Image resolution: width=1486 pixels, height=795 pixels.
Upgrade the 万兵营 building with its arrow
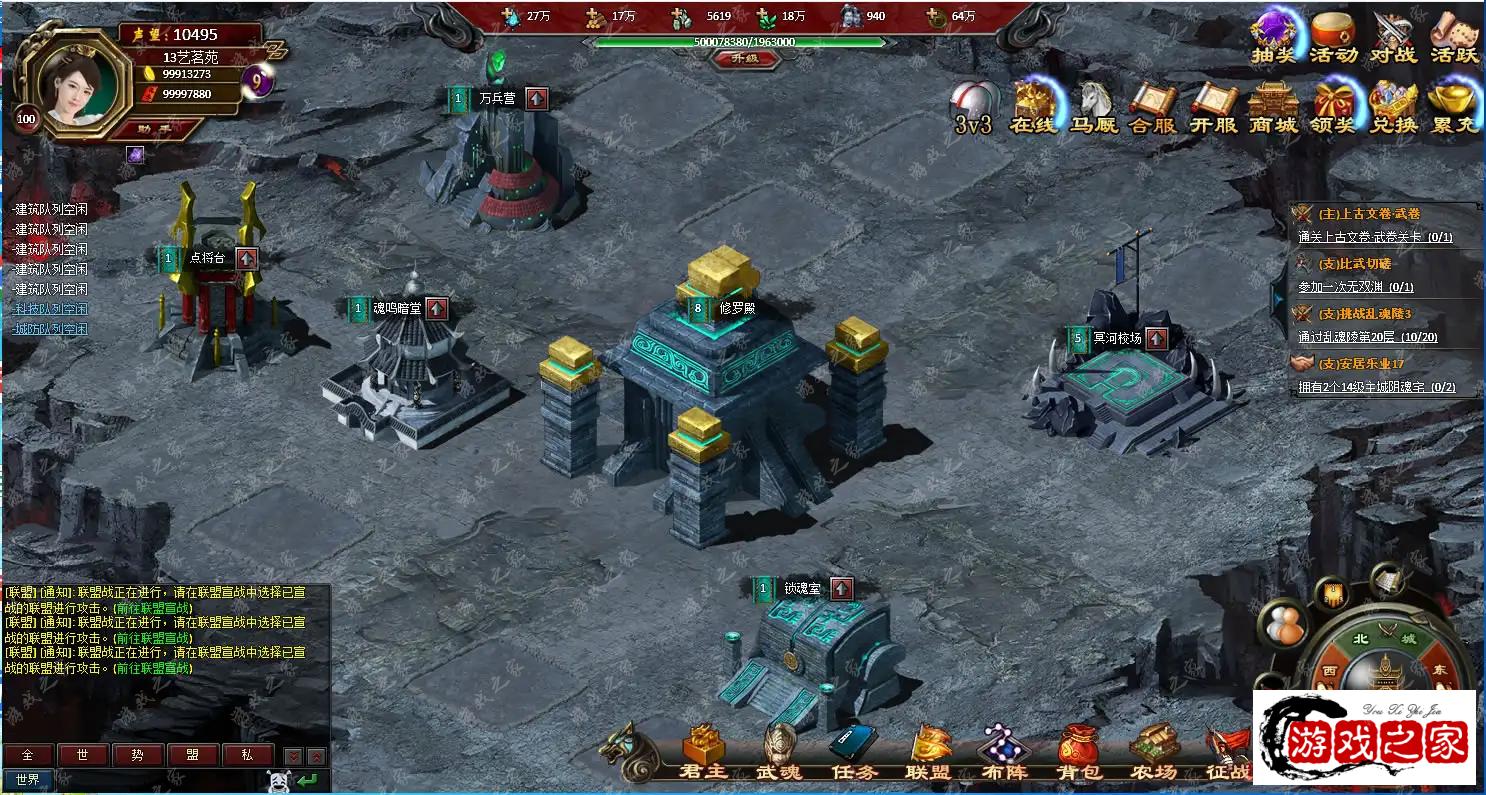pyautogui.click(x=537, y=98)
